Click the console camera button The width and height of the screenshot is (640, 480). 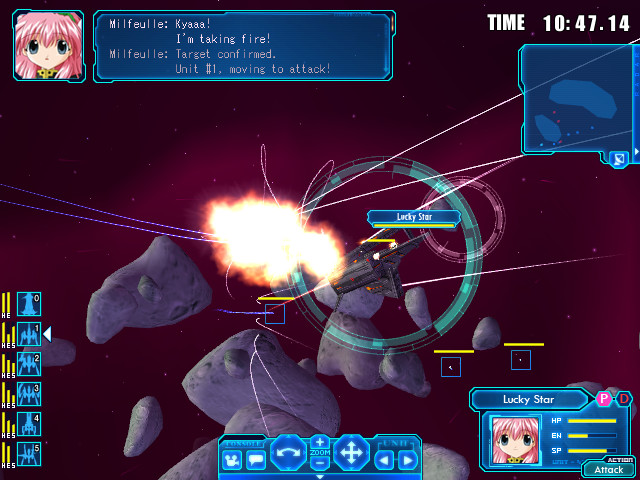233,460
